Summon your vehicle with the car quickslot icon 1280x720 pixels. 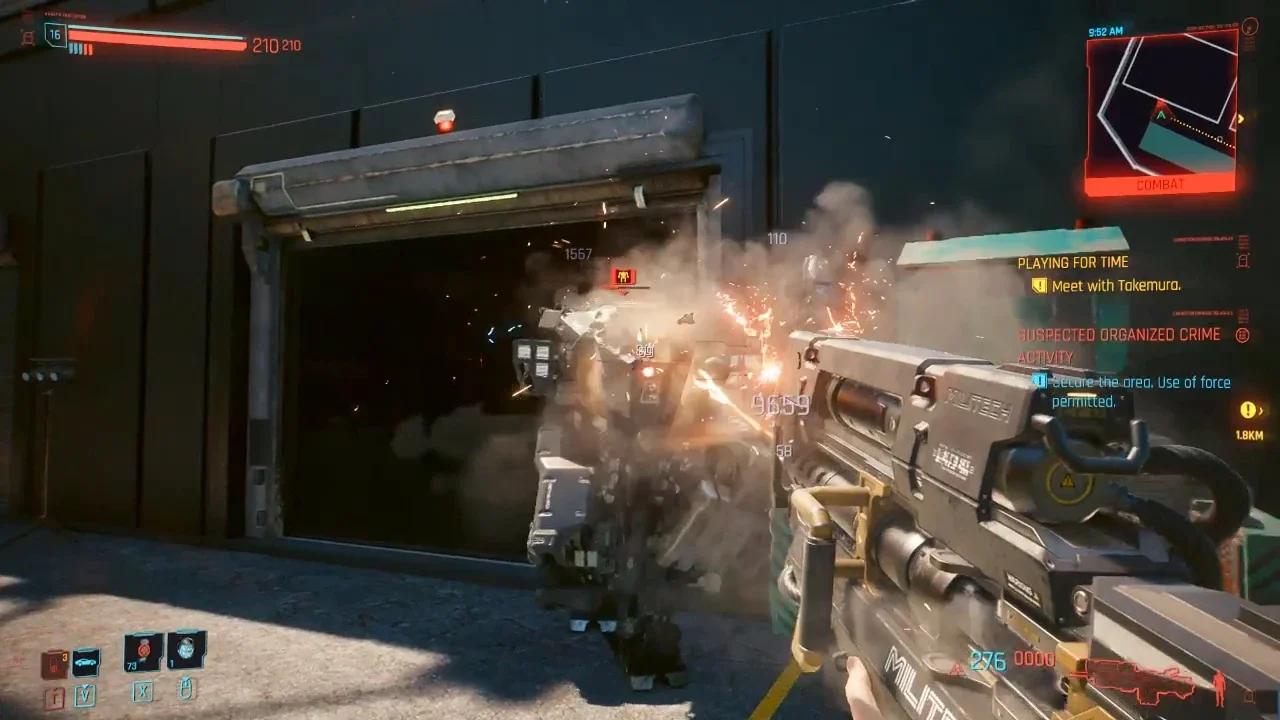coord(84,663)
